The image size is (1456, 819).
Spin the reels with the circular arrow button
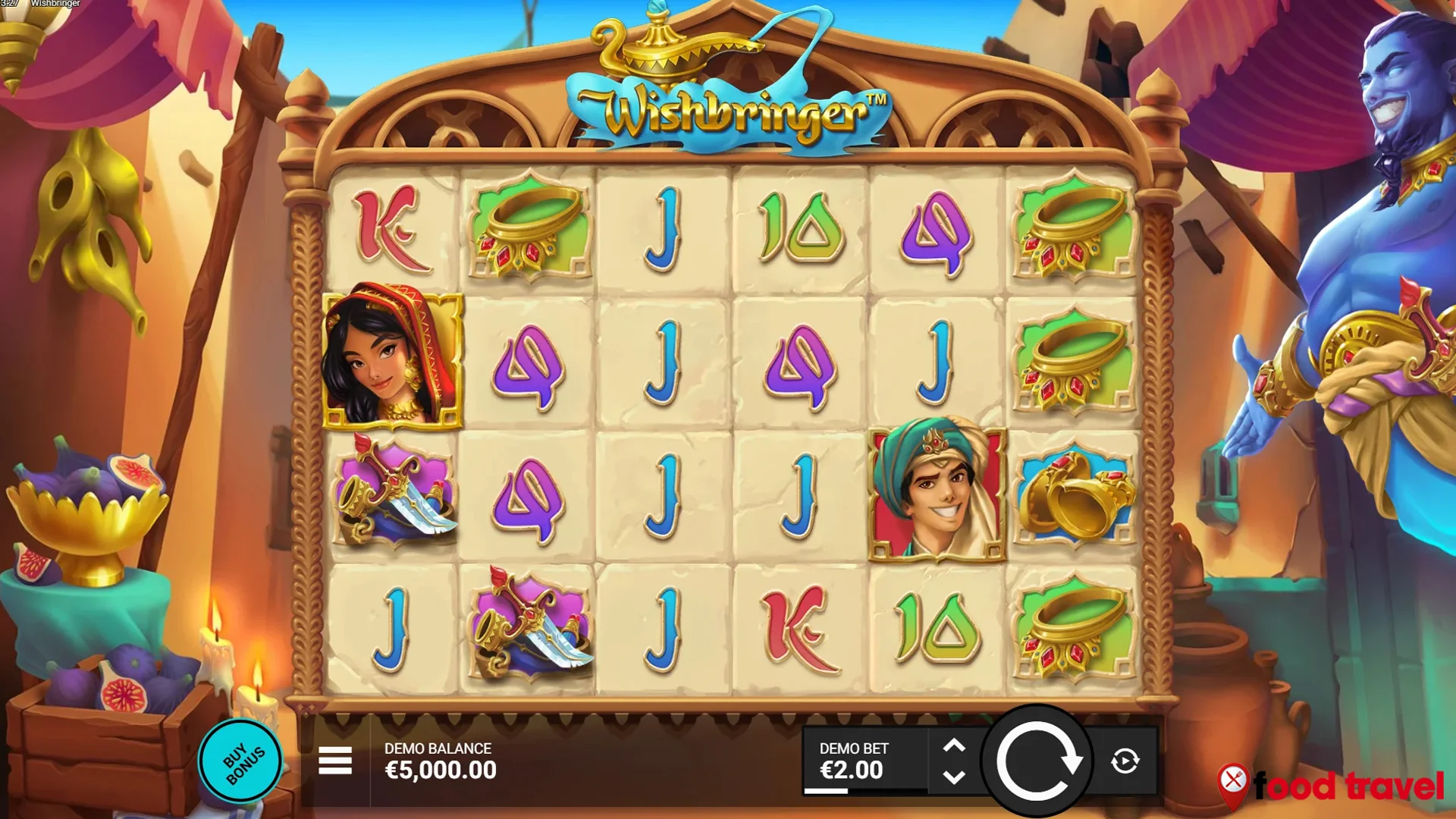(x=1037, y=761)
